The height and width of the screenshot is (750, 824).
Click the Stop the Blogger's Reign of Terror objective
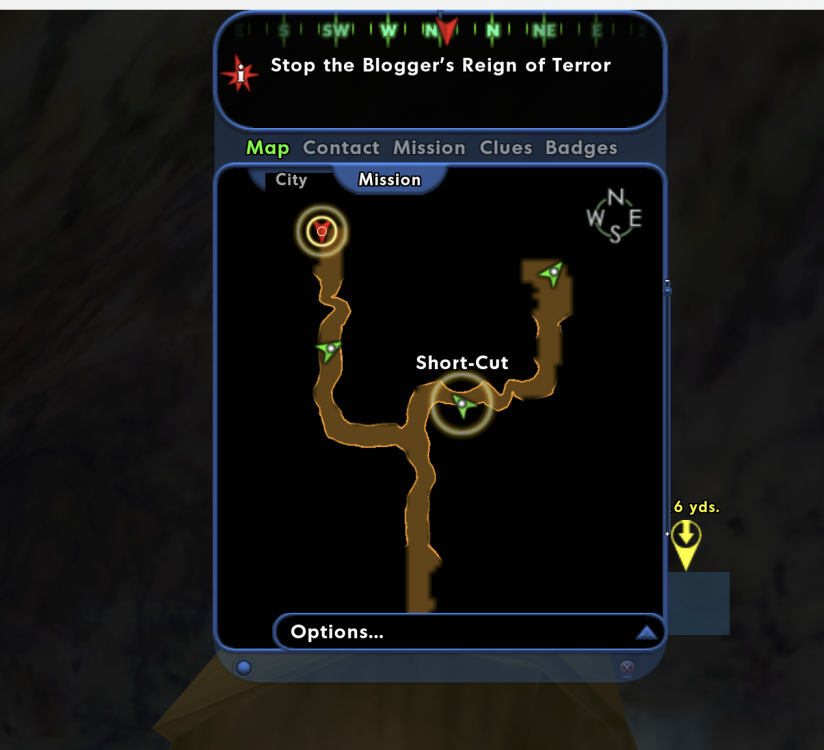pyautogui.click(x=440, y=66)
